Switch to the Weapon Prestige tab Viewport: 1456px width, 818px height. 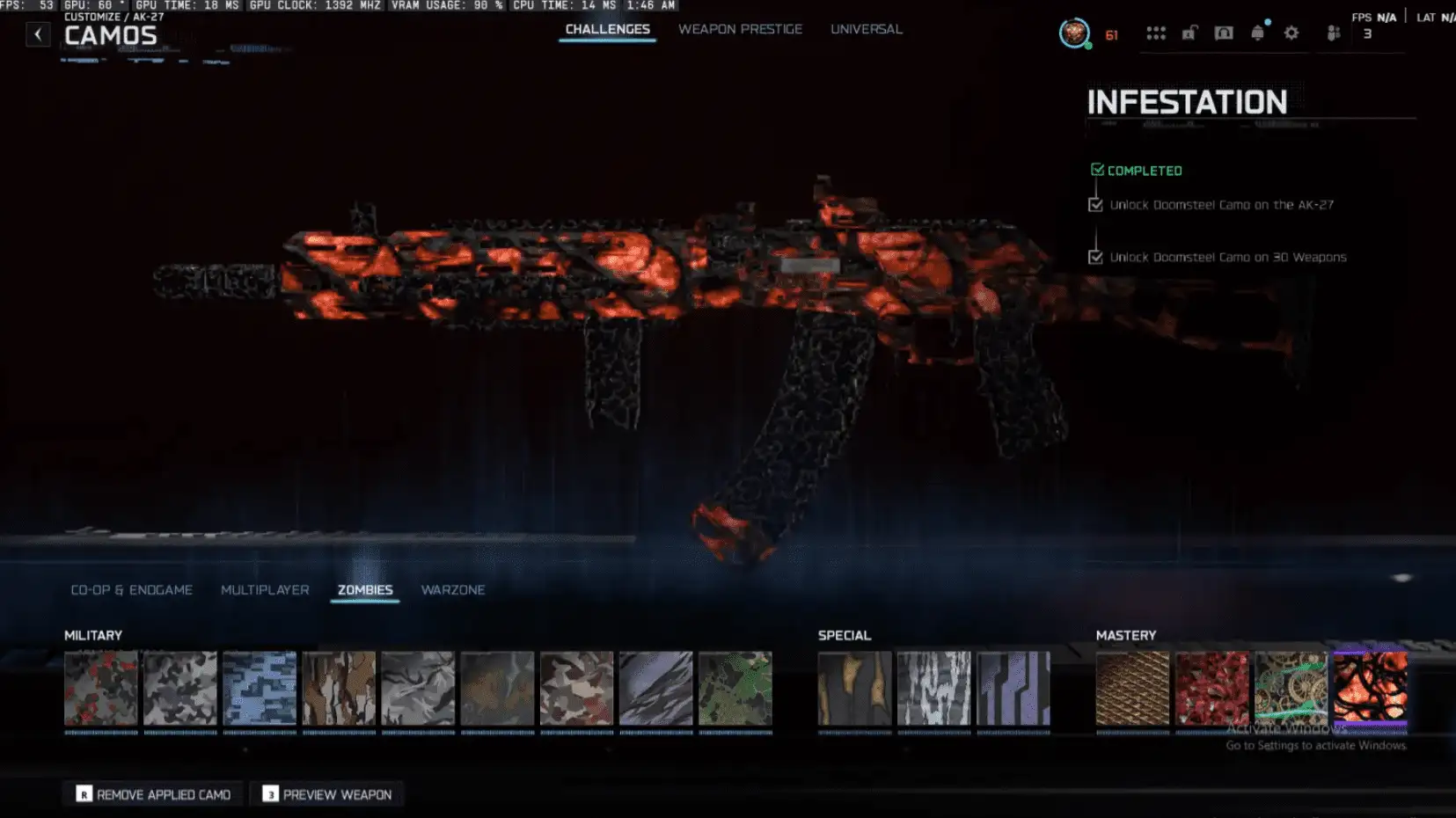pyautogui.click(x=740, y=29)
